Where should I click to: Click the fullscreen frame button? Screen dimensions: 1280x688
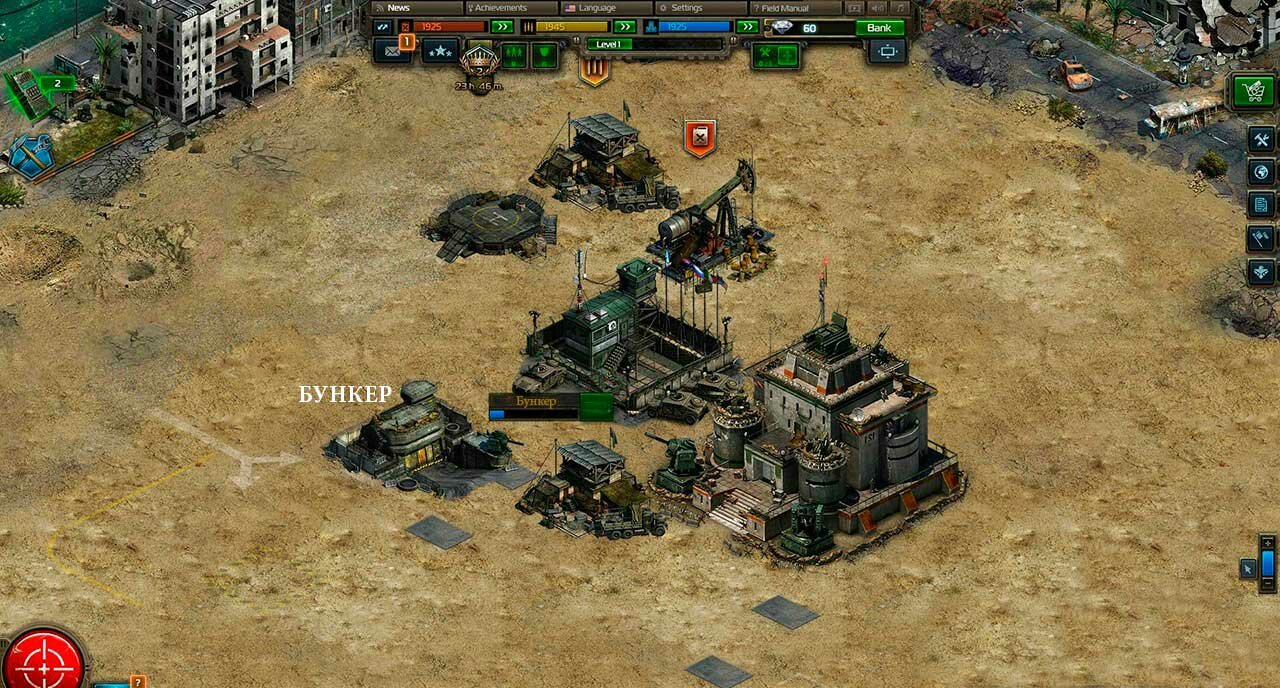tap(887, 51)
